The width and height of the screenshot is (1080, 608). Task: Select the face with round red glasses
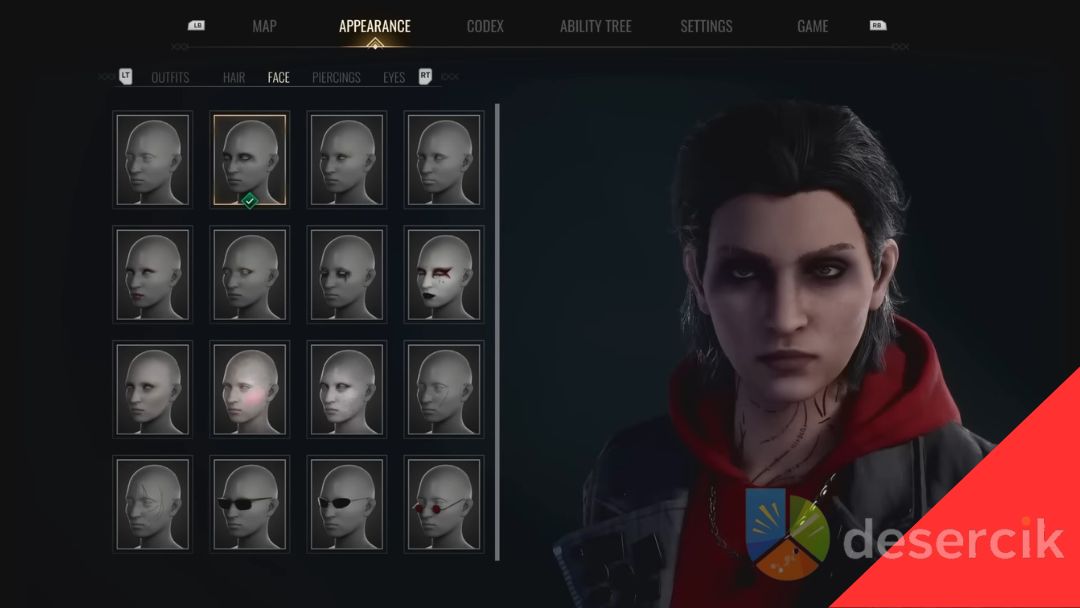[x=443, y=505]
